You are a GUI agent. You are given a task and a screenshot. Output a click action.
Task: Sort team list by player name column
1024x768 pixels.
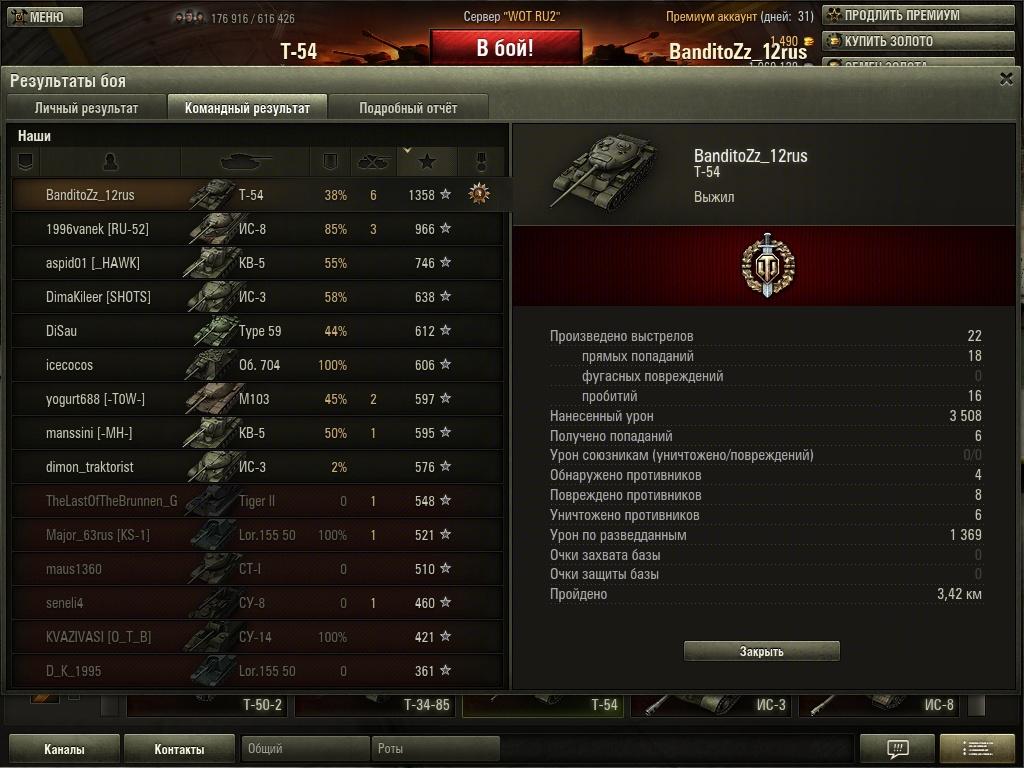pyautogui.click(x=110, y=161)
